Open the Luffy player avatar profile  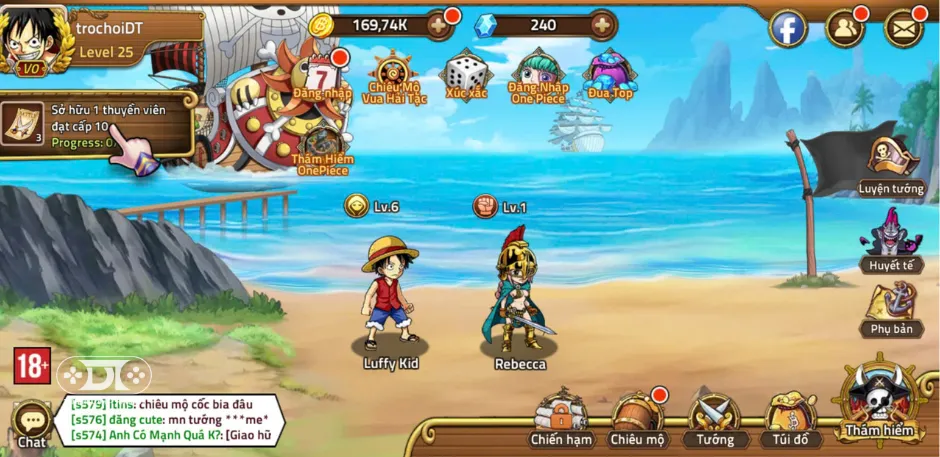pos(32,40)
